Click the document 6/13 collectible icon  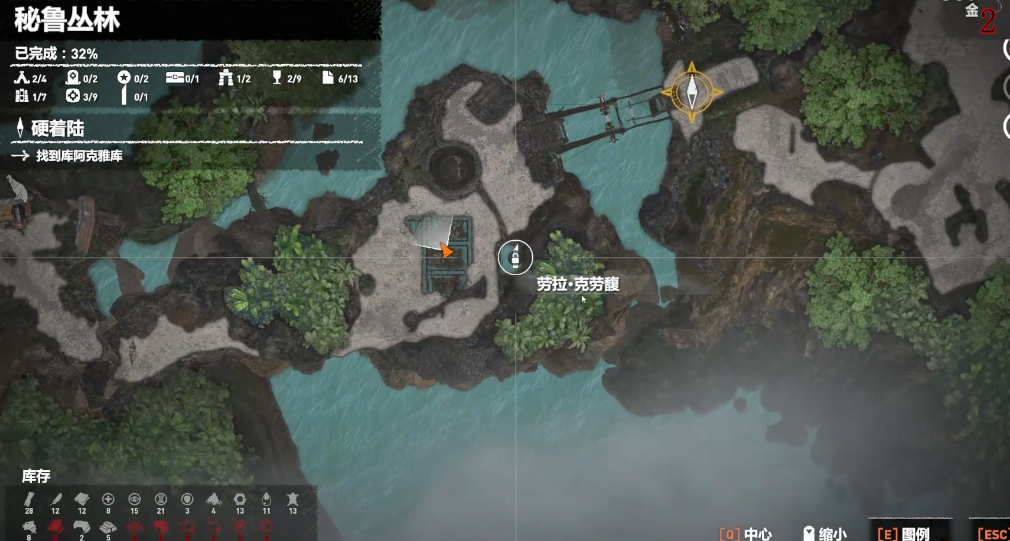point(327,78)
